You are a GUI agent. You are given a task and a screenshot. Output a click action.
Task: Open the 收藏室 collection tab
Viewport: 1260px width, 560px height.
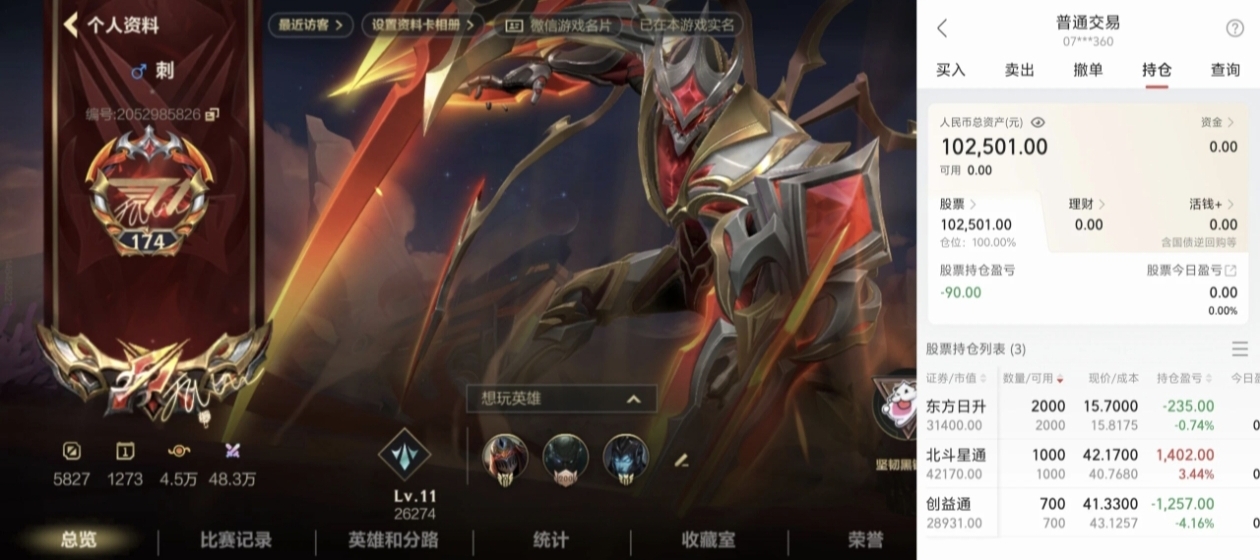pyautogui.click(x=707, y=540)
